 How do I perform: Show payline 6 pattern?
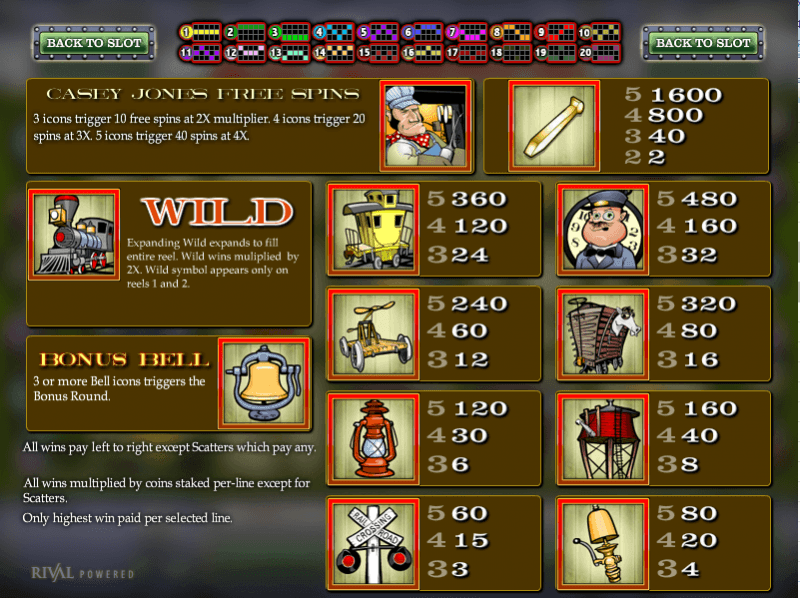coord(421,33)
